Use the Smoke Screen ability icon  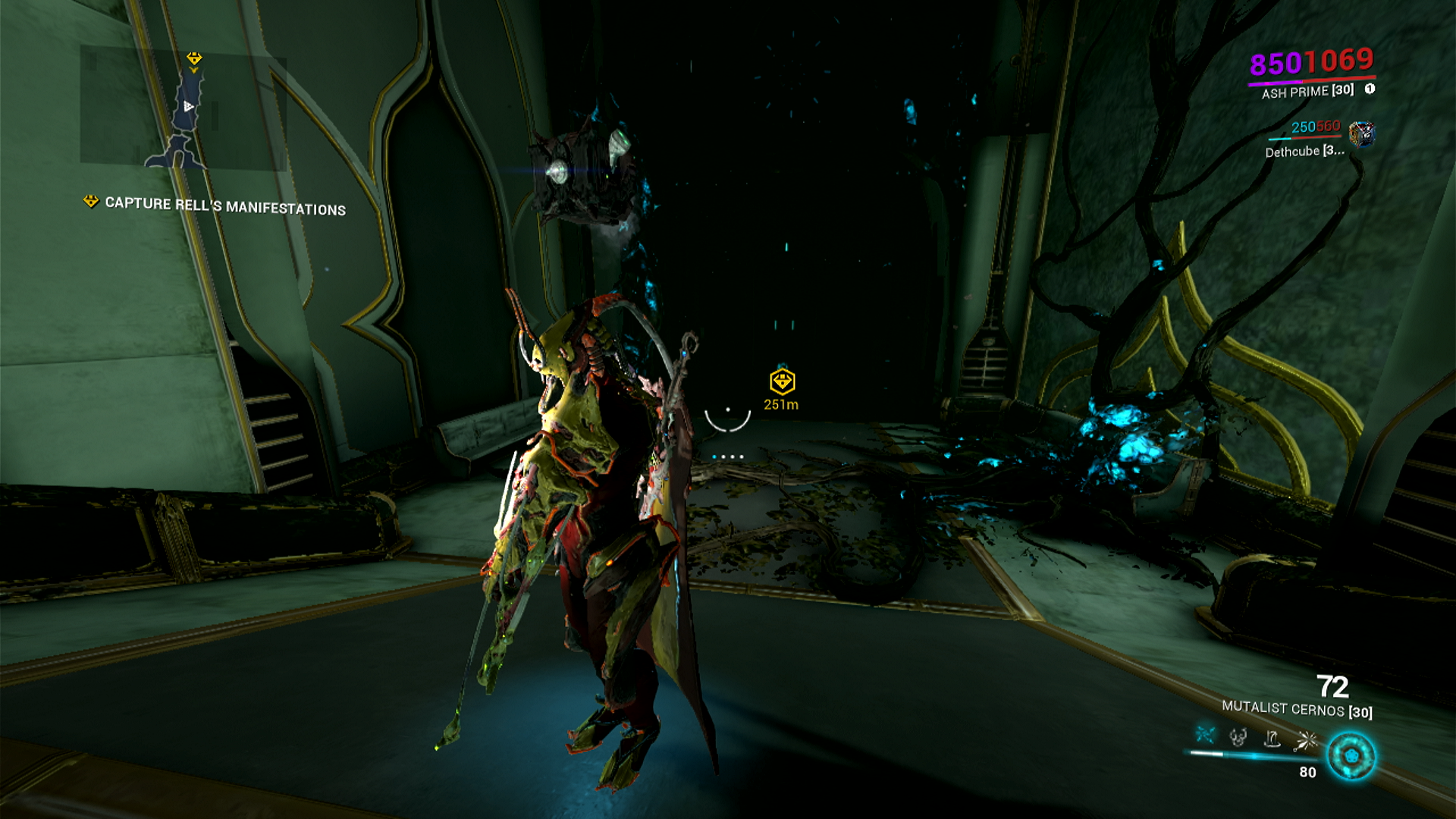coord(1238,736)
